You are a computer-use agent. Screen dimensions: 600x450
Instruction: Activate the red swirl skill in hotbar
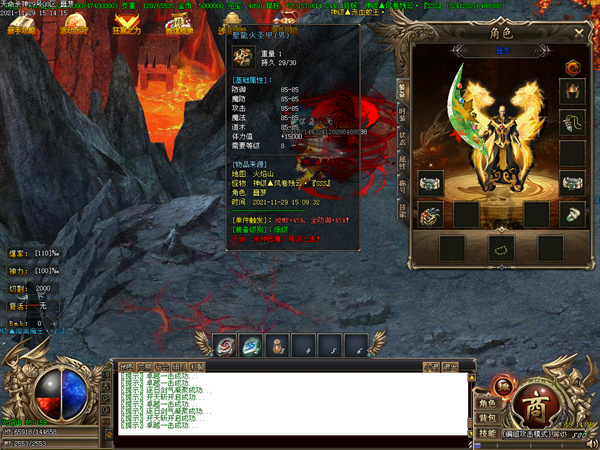[x=225, y=343]
